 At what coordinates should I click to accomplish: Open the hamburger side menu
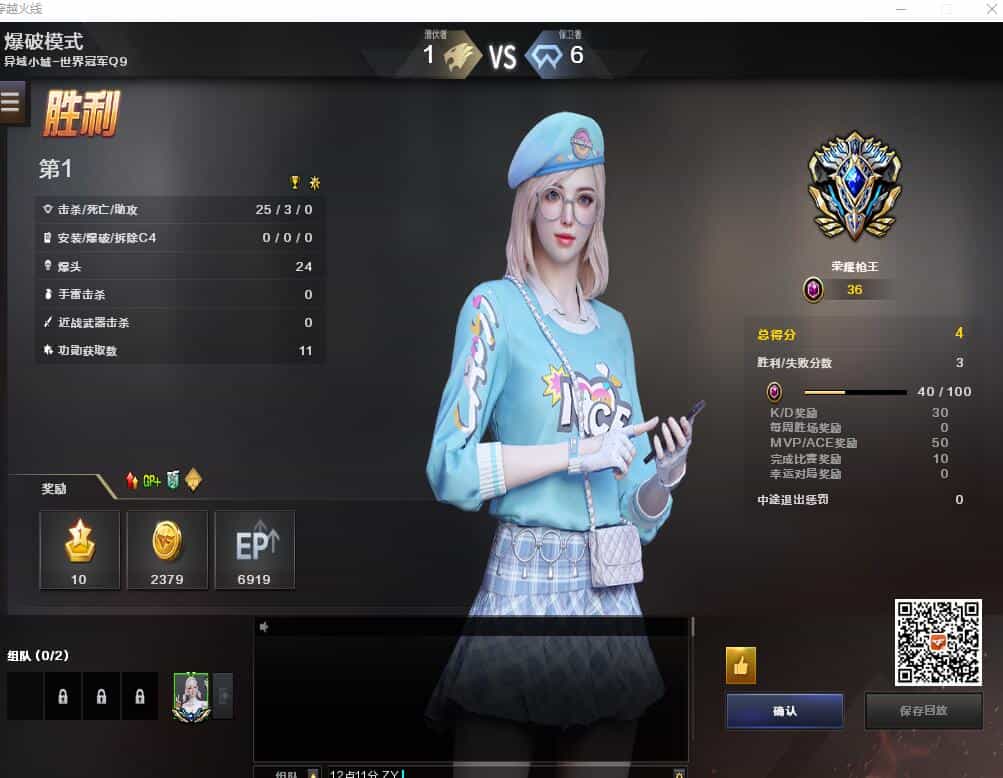point(12,102)
